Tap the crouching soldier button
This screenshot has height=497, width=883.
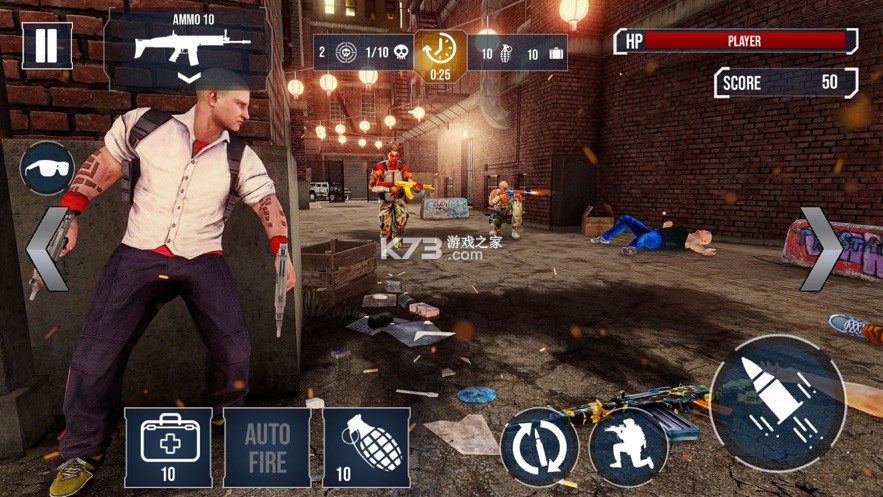tap(627, 447)
